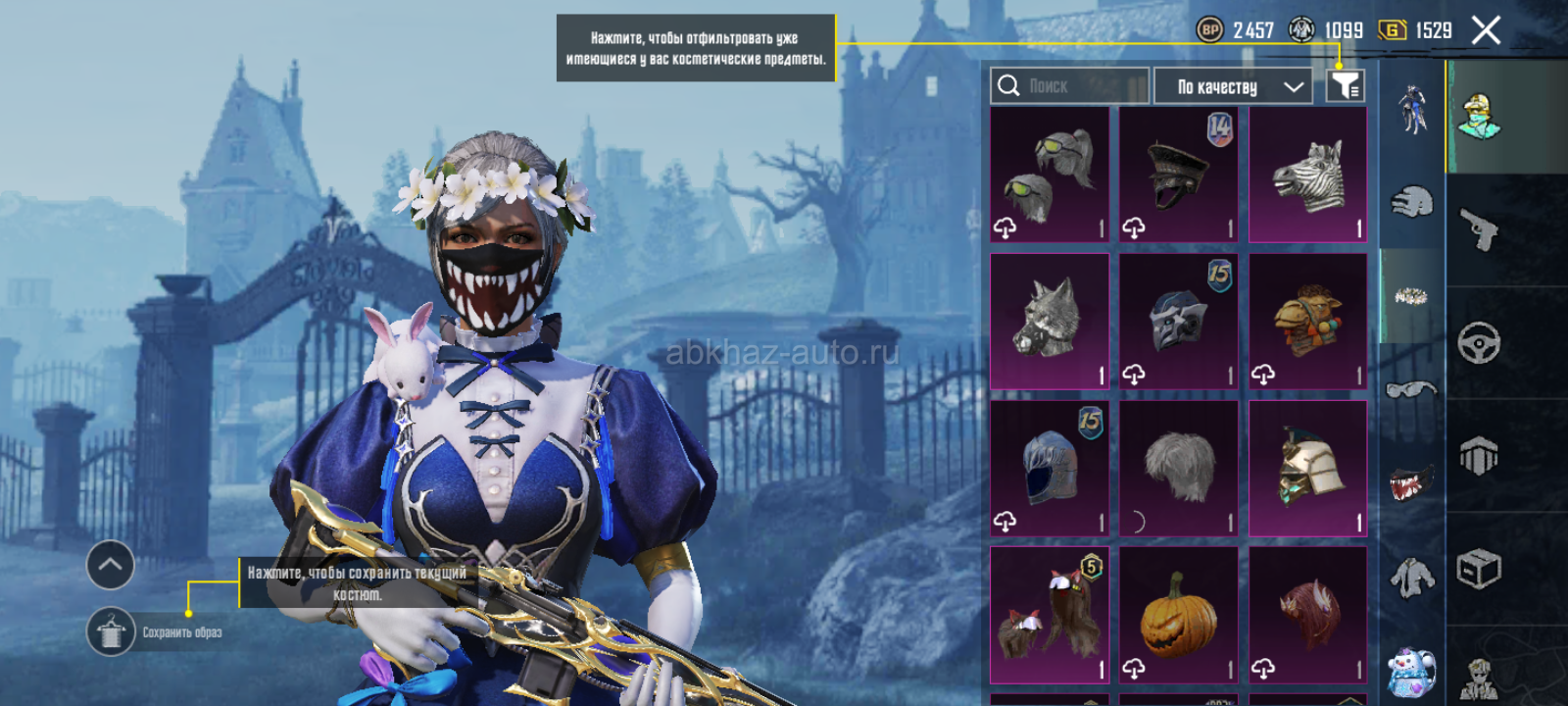The image size is (1568, 706).
Task: Open the flower crown headwear category
Action: [1411, 295]
